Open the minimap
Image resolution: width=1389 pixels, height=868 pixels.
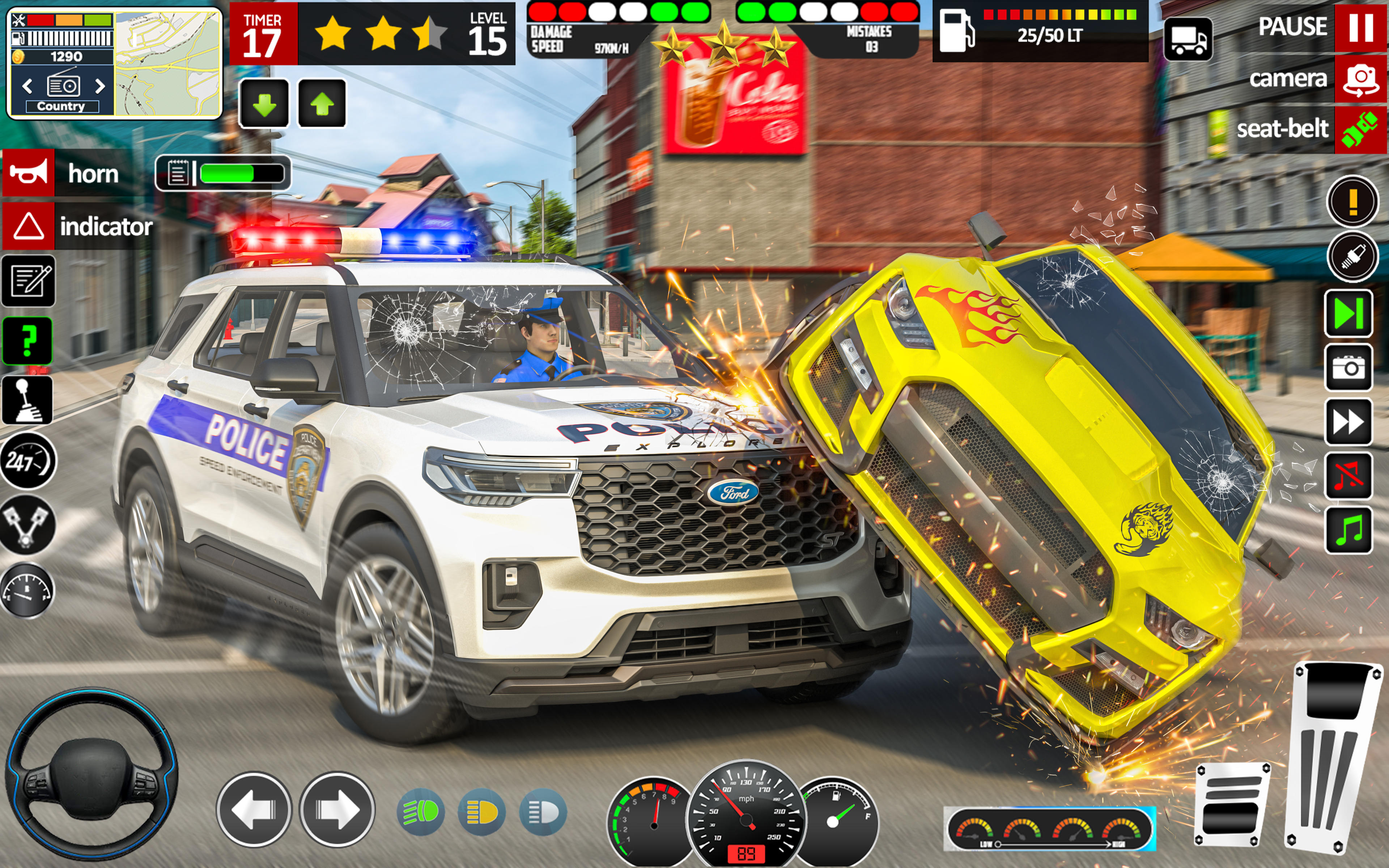tap(167, 63)
